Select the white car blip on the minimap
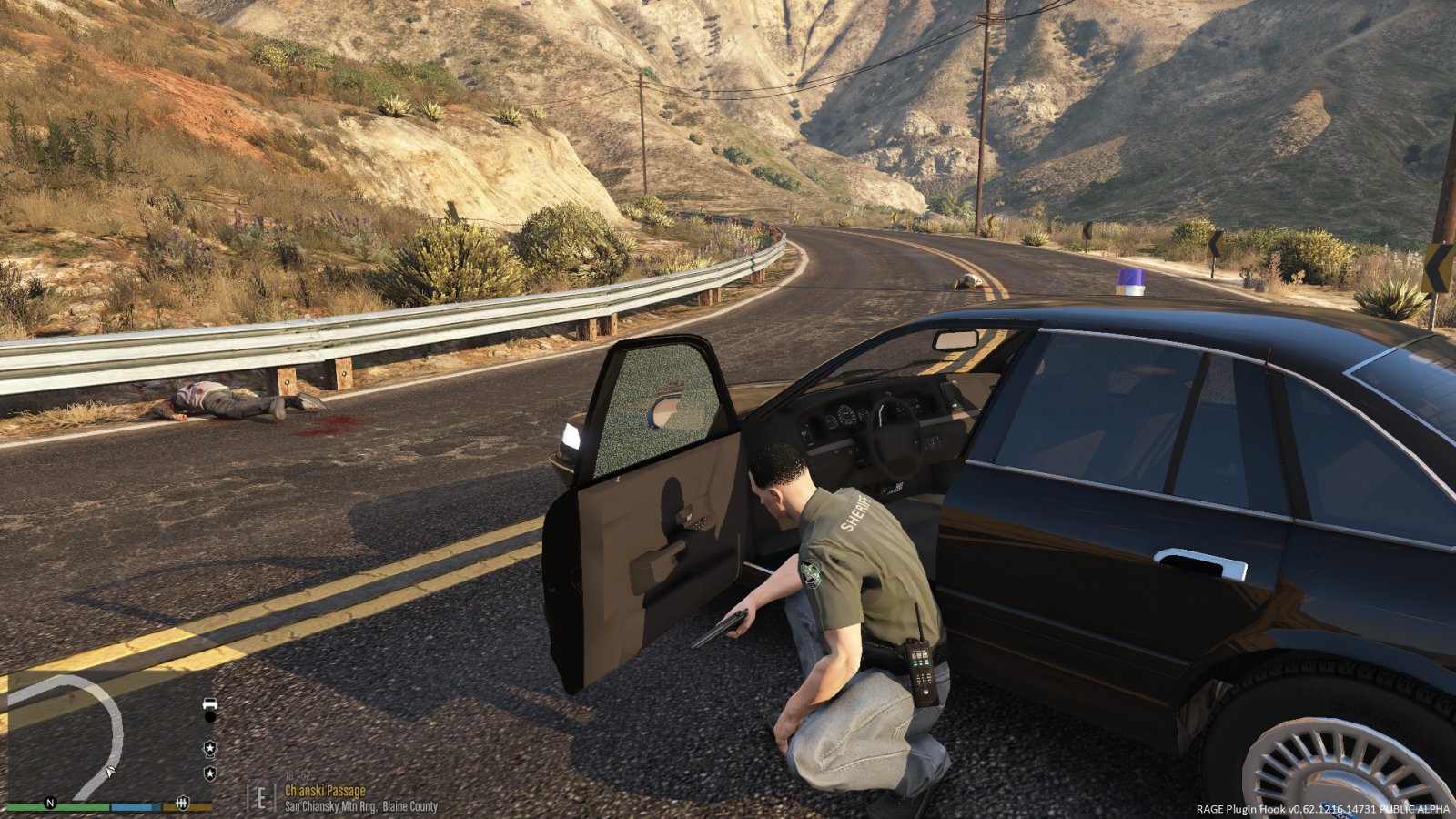The image size is (1456, 819). [210, 703]
